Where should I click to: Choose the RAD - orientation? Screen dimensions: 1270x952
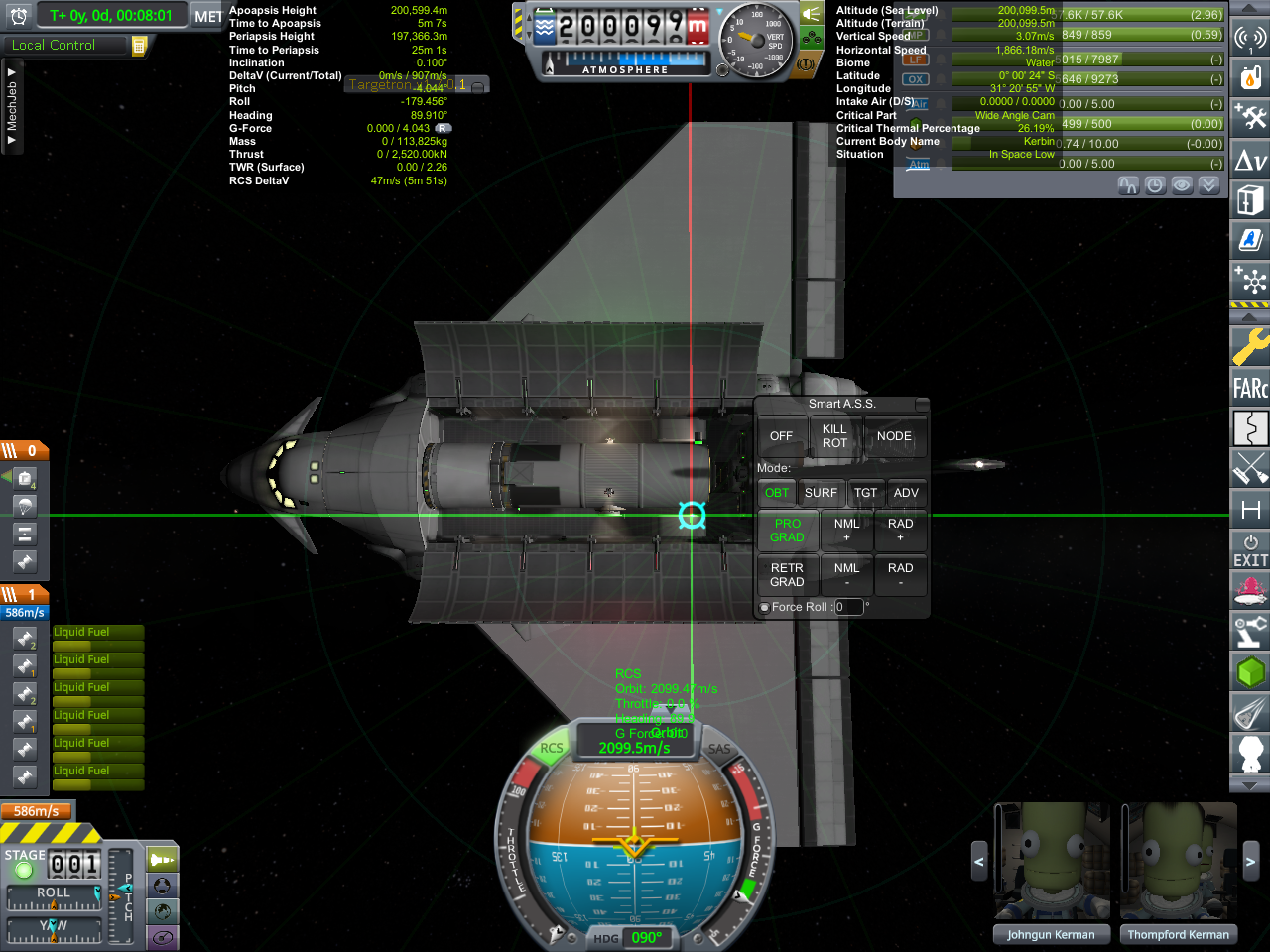pos(900,575)
